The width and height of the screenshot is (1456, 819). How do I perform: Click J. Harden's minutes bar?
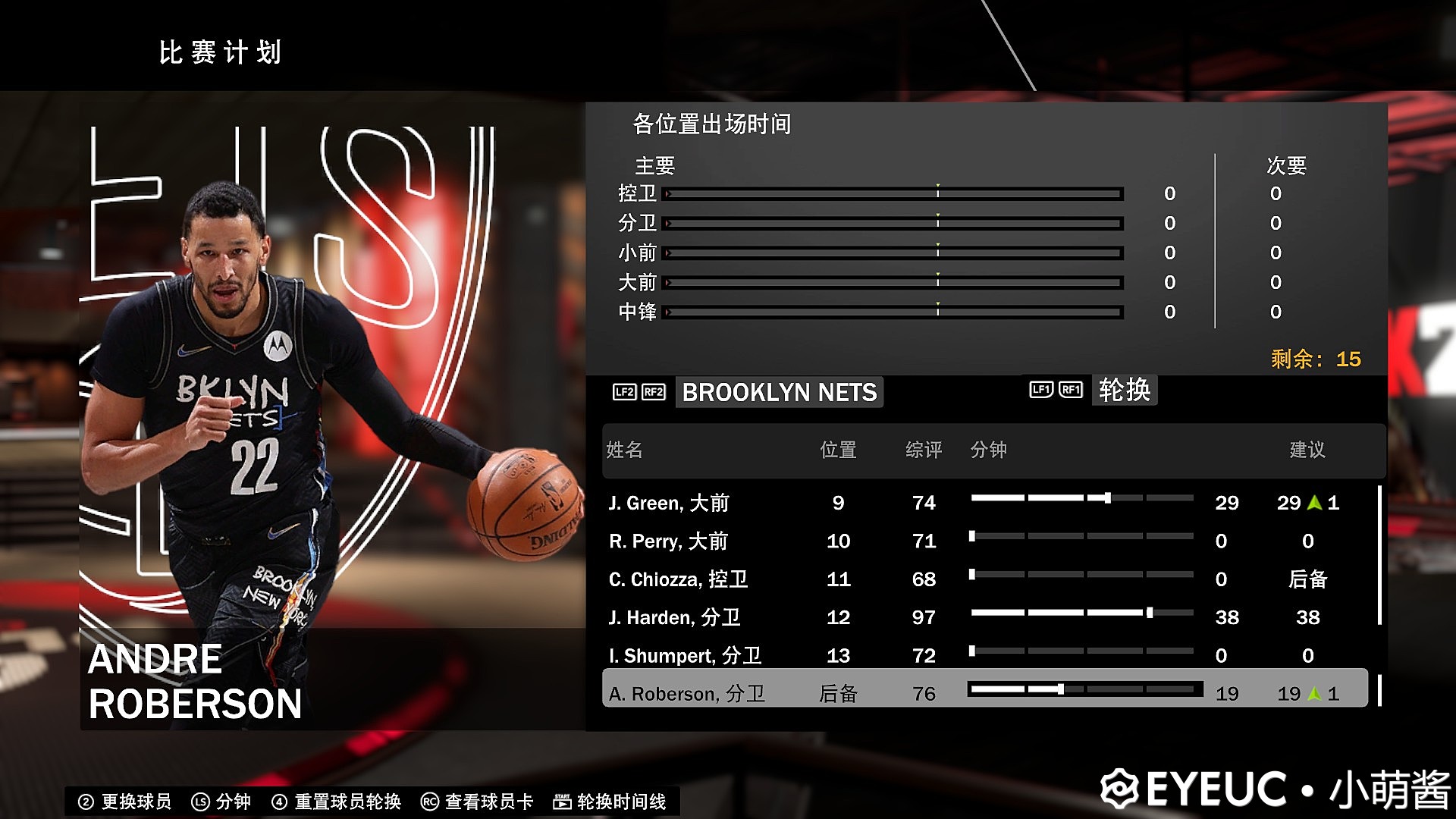[x=1081, y=612]
